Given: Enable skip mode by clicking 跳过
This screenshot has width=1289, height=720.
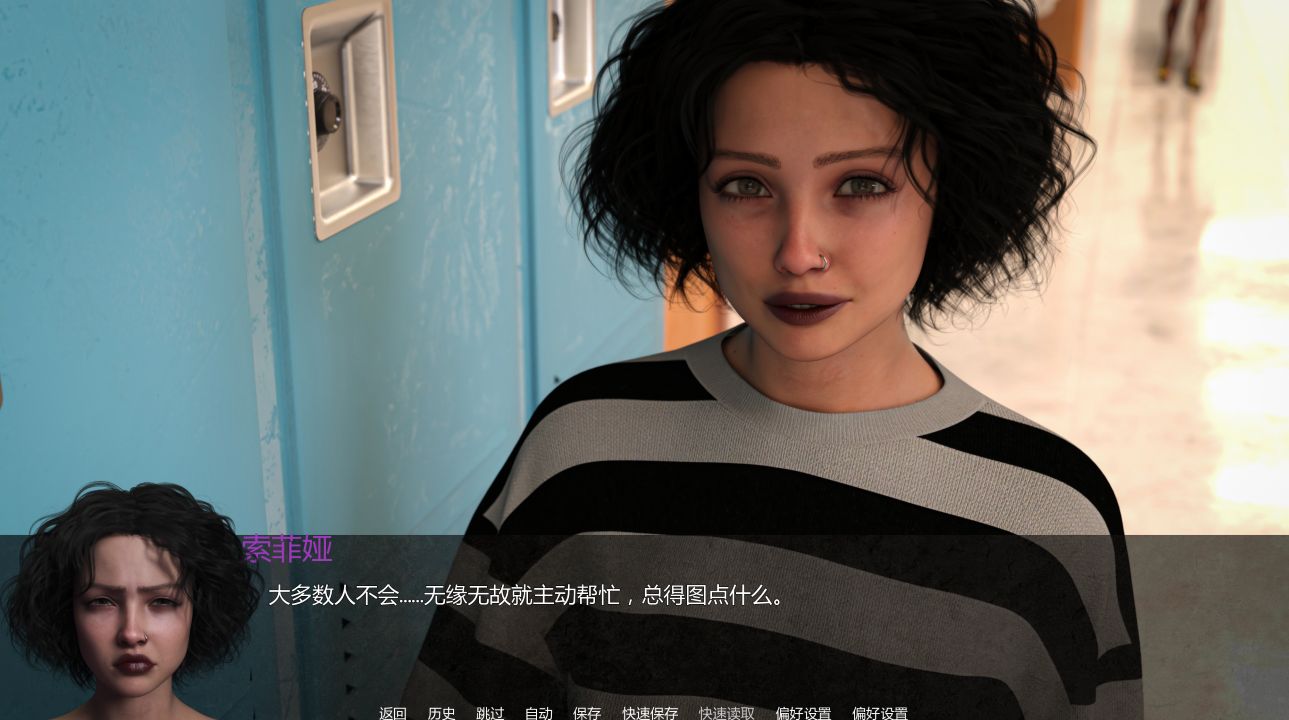Looking at the screenshot, I should [x=489, y=714].
